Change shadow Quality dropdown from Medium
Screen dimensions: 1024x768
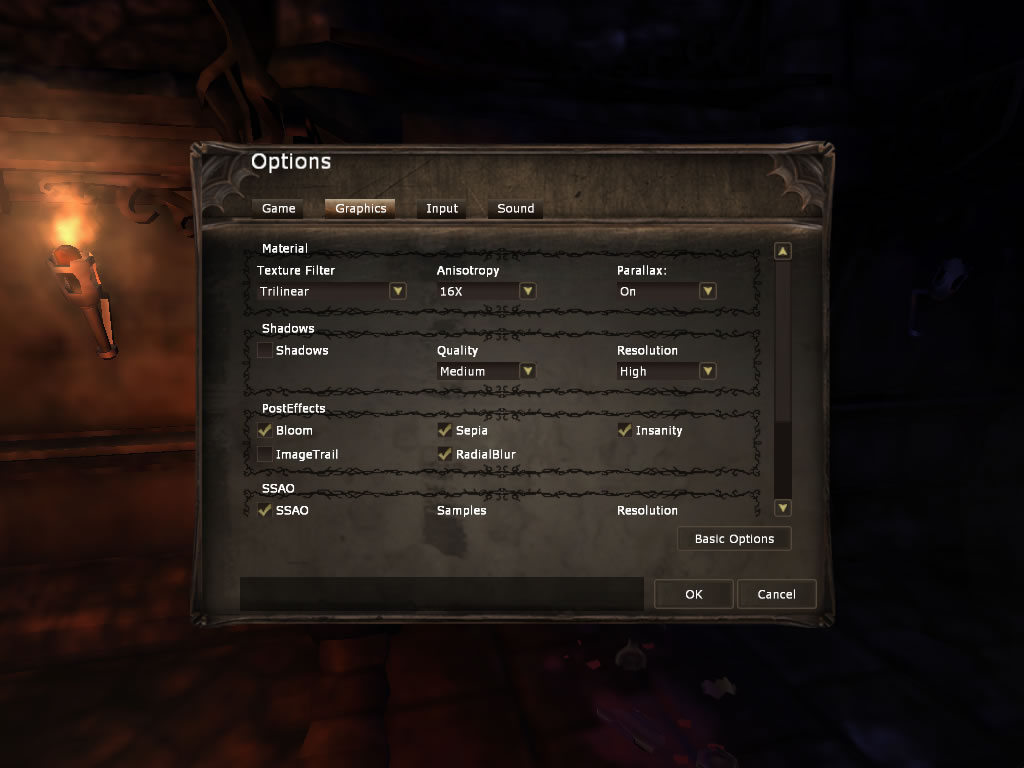527,371
